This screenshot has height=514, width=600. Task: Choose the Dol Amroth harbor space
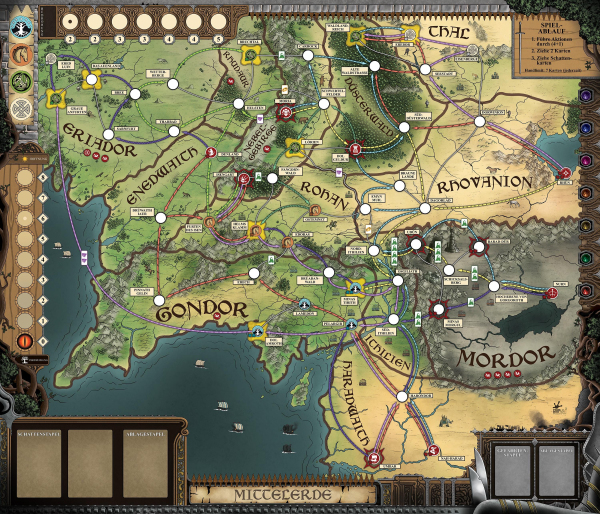(257, 329)
